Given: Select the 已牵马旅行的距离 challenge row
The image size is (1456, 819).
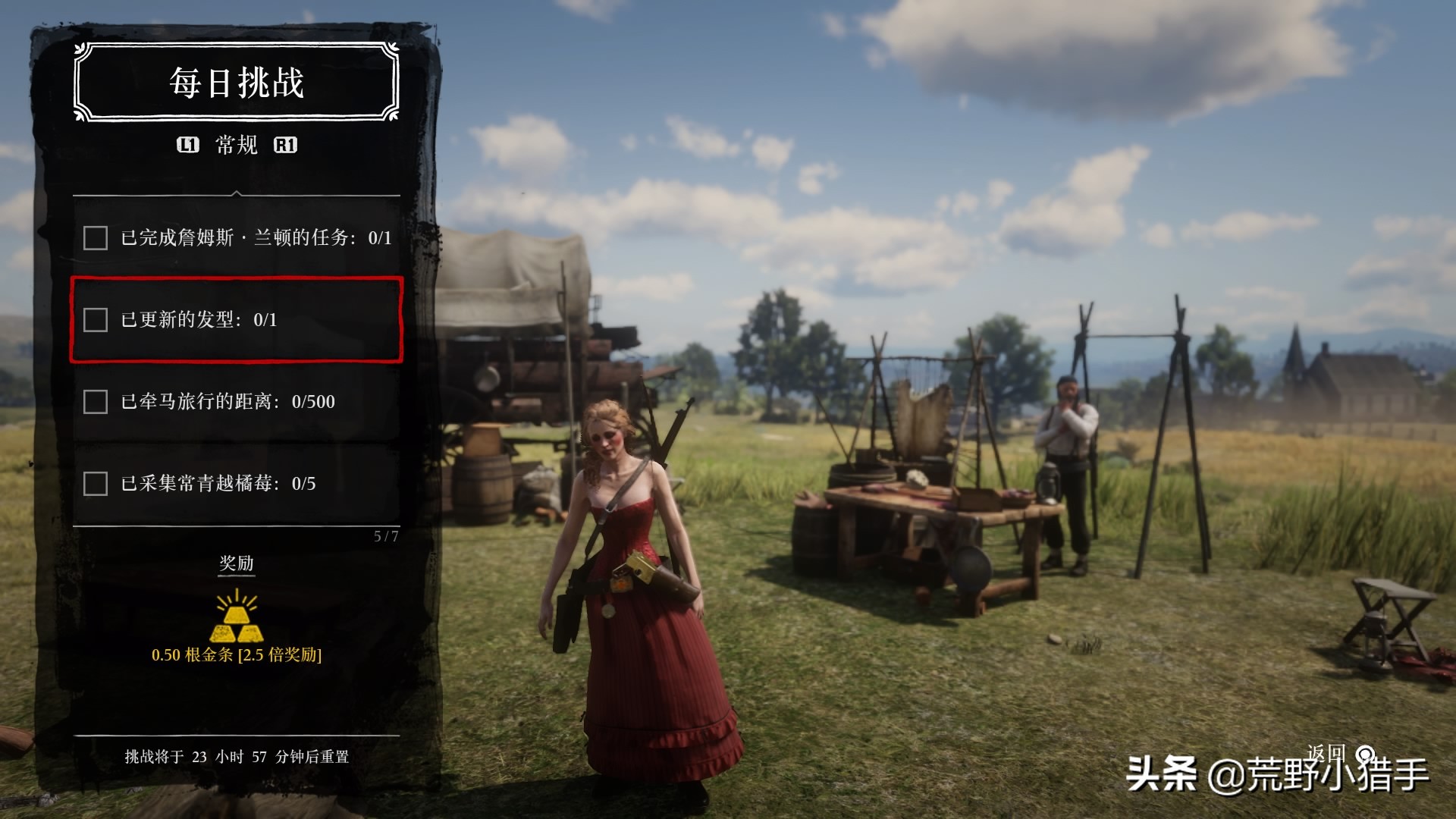Looking at the screenshot, I should (237, 402).
